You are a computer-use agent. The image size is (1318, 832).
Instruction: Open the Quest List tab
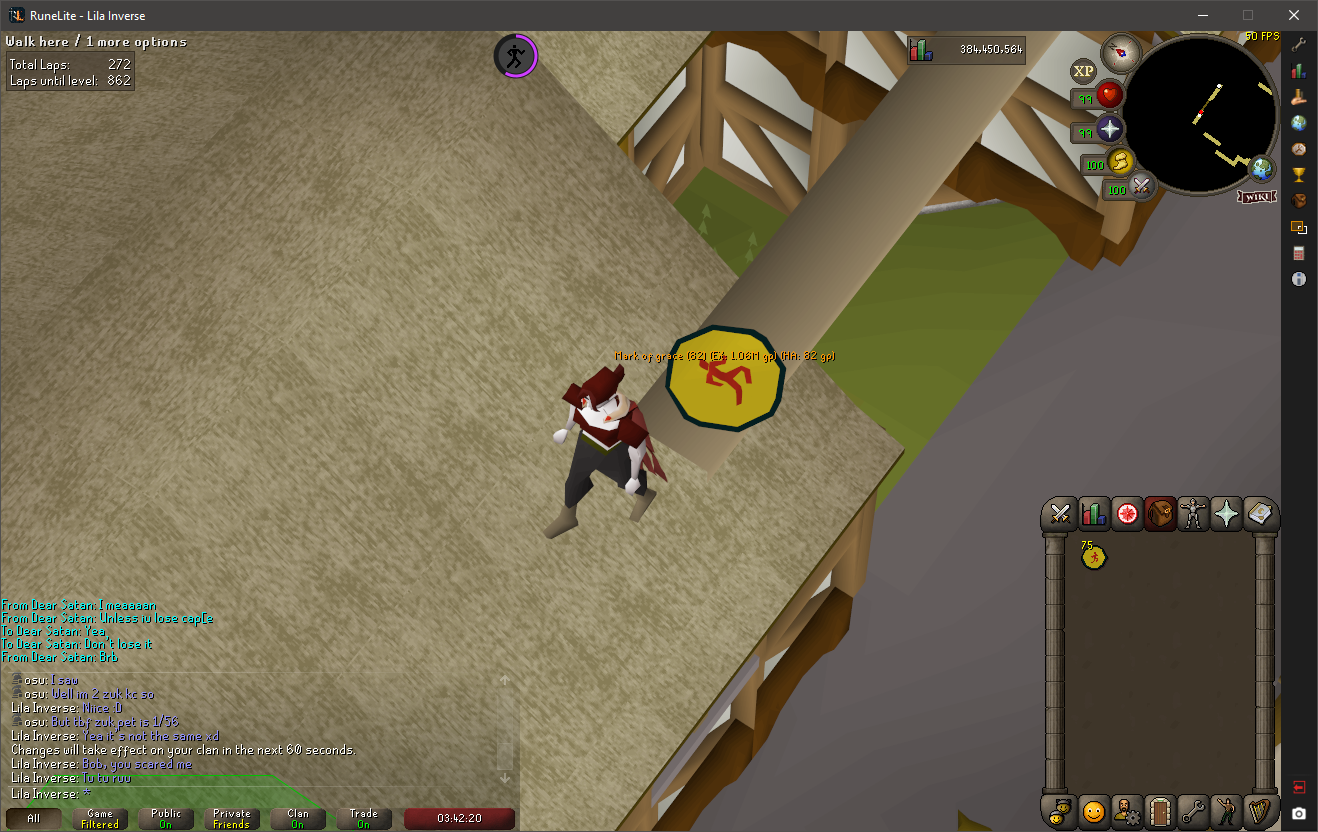tap(1127, 514)
